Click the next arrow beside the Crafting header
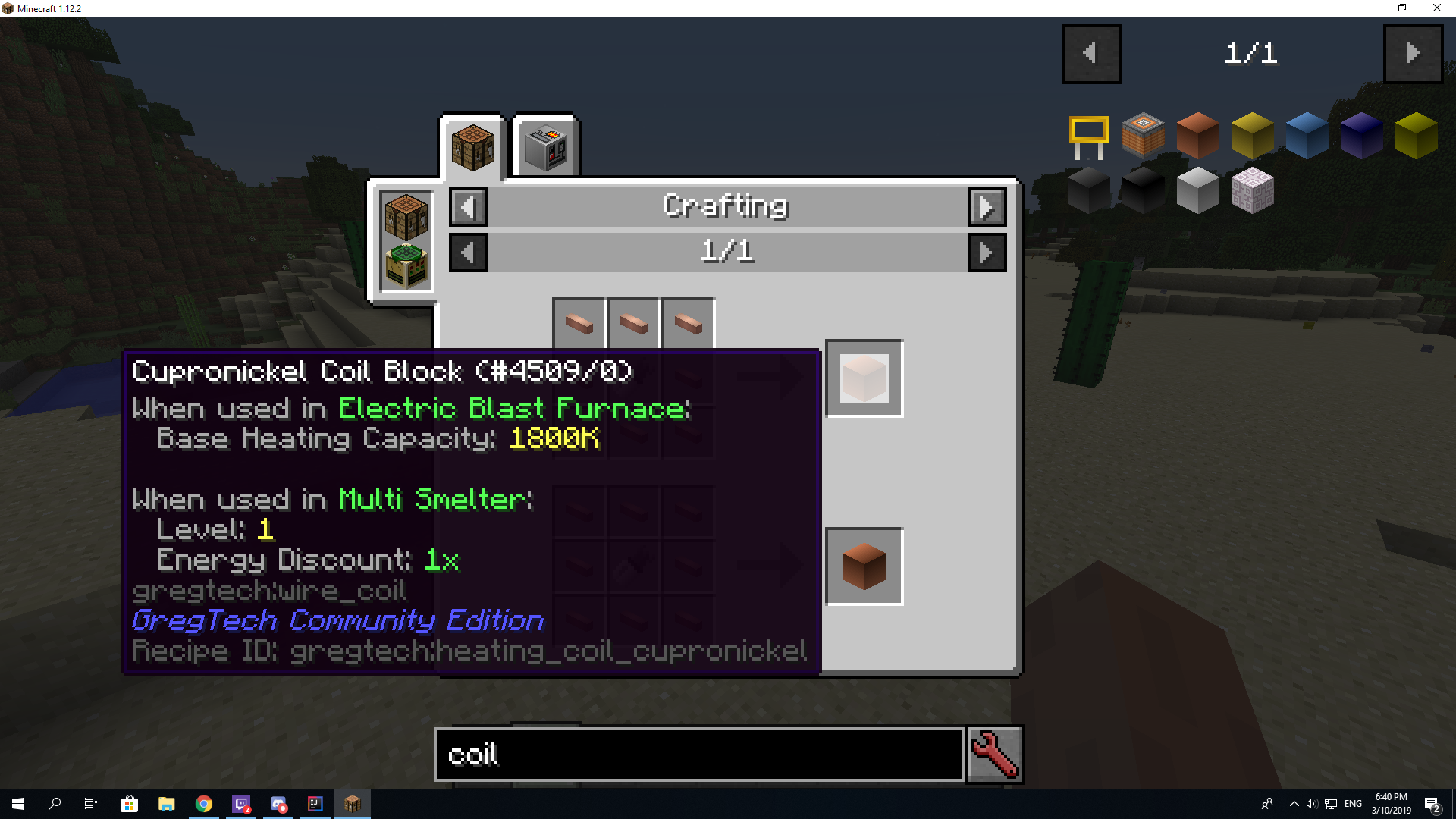The width and height of the screenshot is (1456, 819). (x=987, y=207)
